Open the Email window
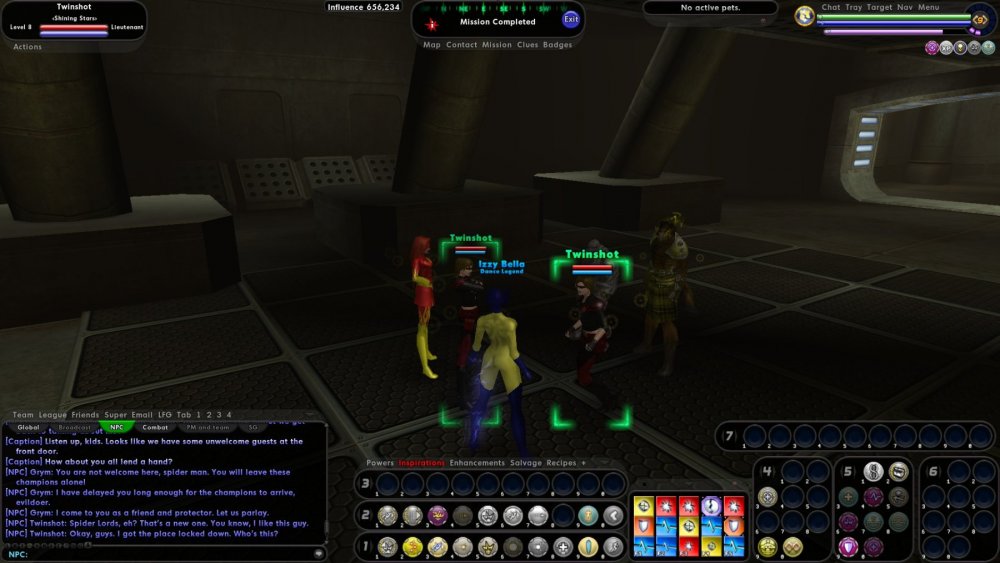 (x=143, y=415)
